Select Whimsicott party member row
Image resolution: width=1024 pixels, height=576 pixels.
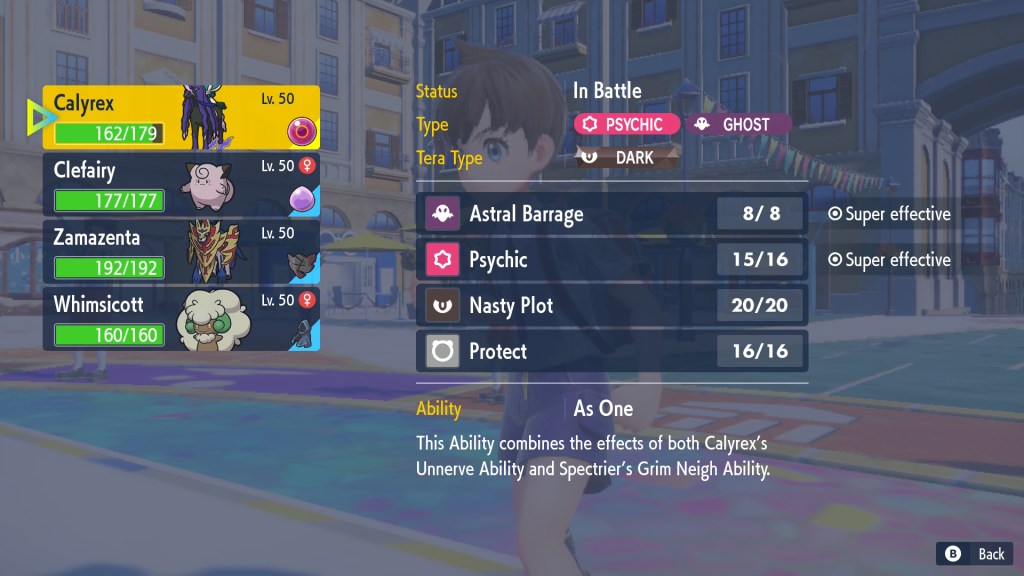(x=180, y=319)
